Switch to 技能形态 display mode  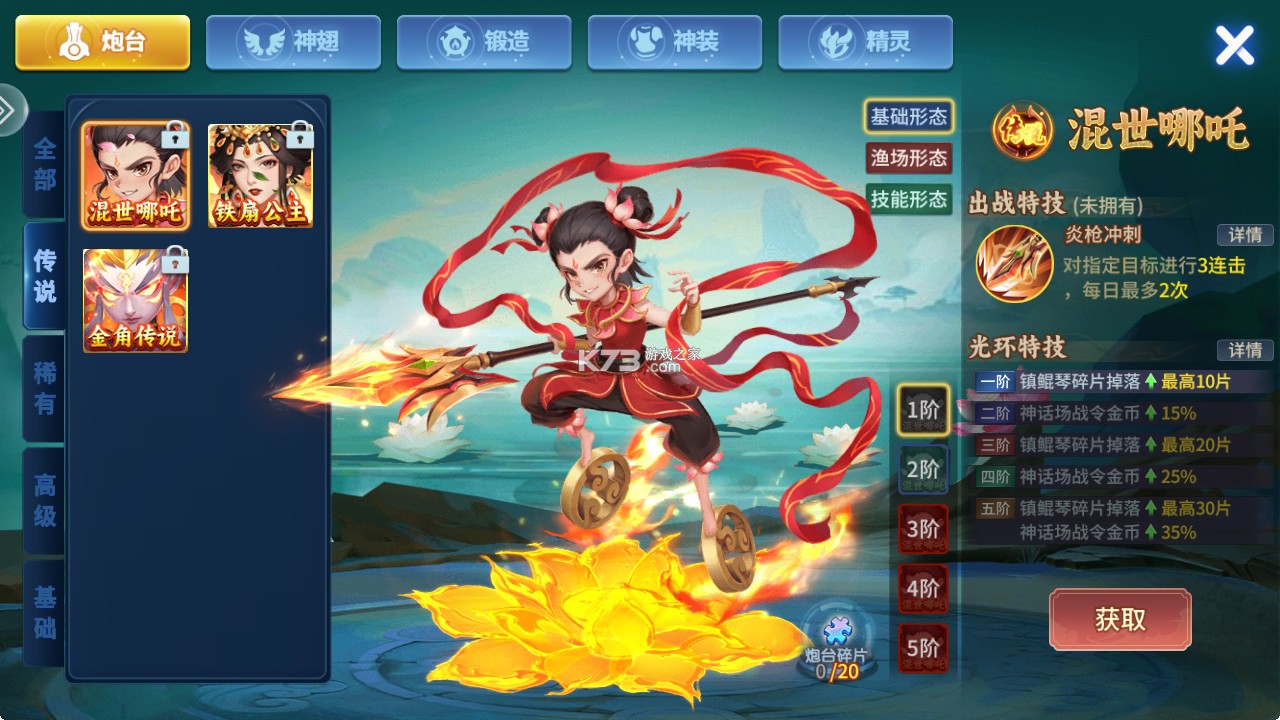point(908,198)
